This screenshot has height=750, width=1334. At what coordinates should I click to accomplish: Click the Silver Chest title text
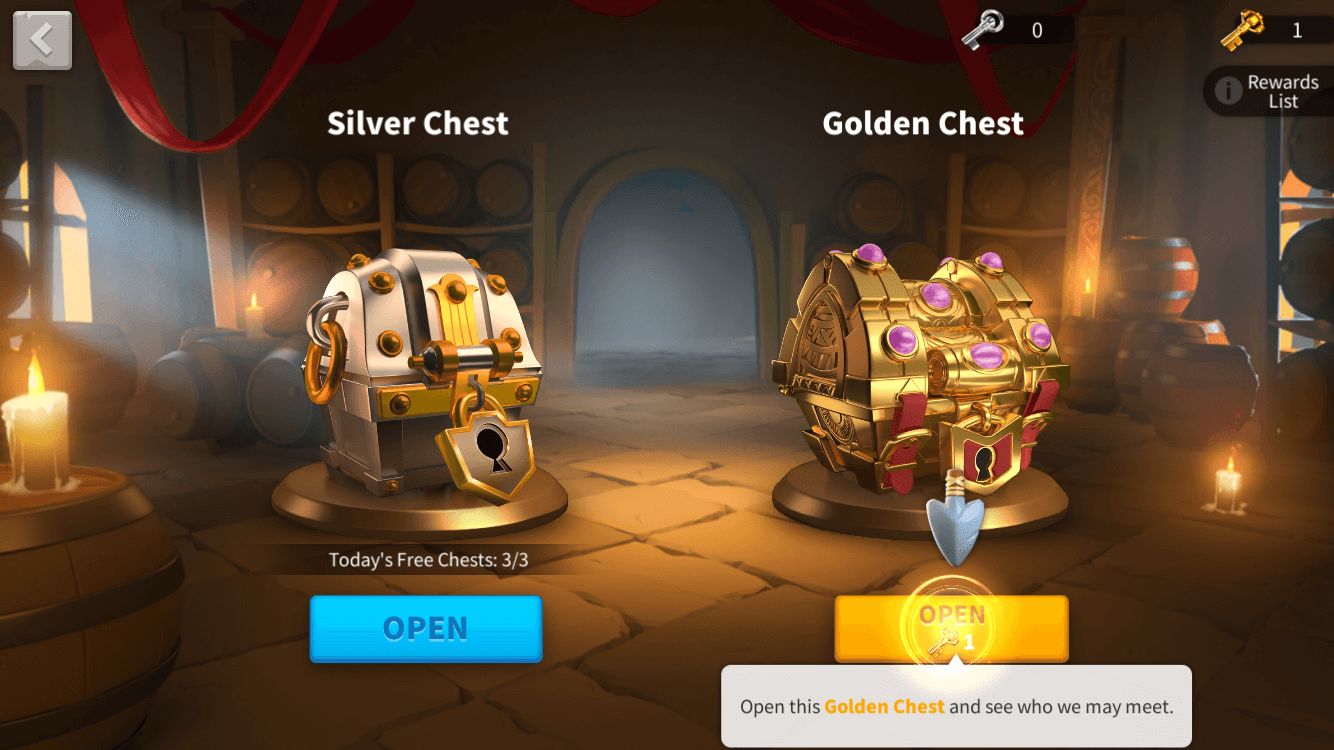pos(418,122)
